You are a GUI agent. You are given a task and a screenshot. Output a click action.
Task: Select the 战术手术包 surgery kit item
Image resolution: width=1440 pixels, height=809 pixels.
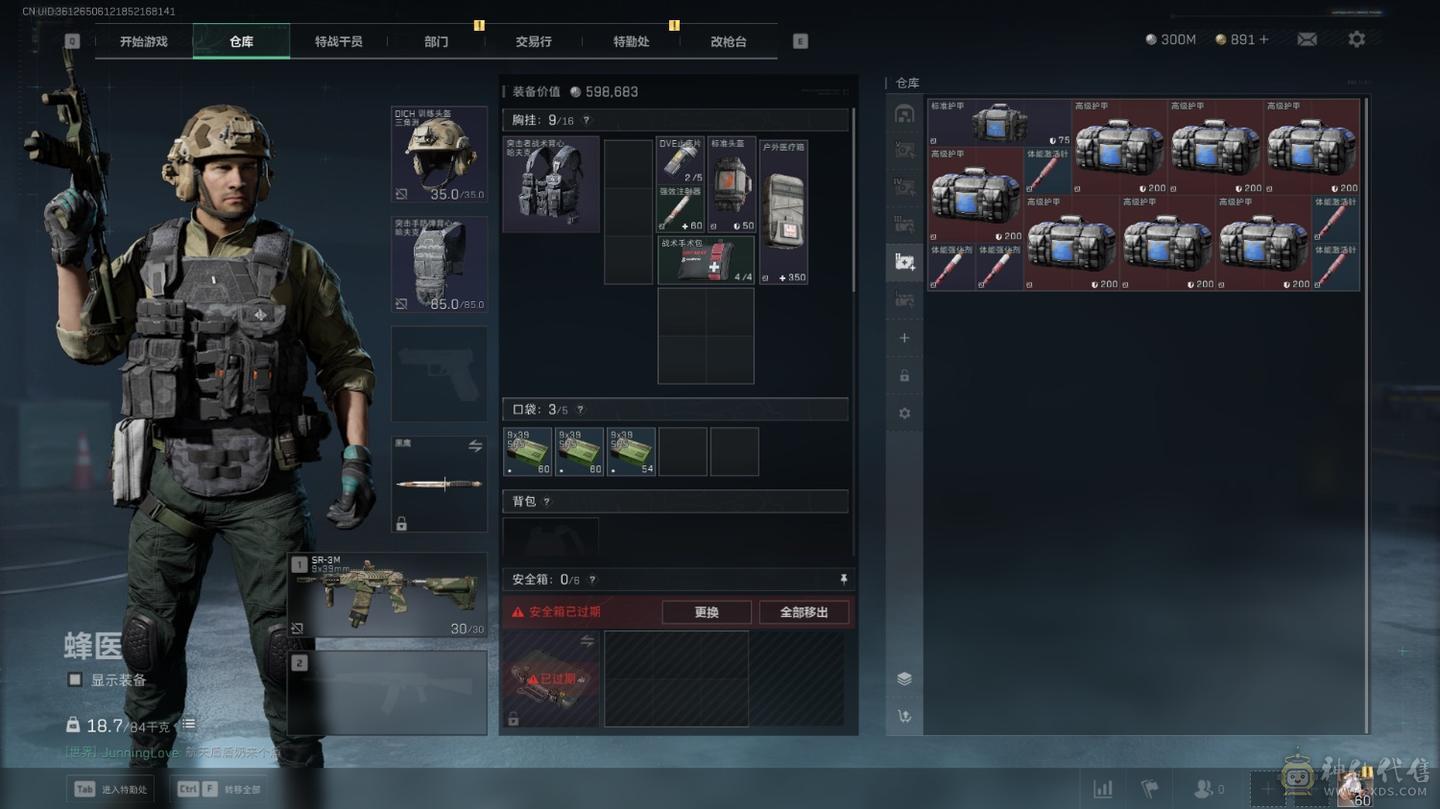click(x=706, y=260)
